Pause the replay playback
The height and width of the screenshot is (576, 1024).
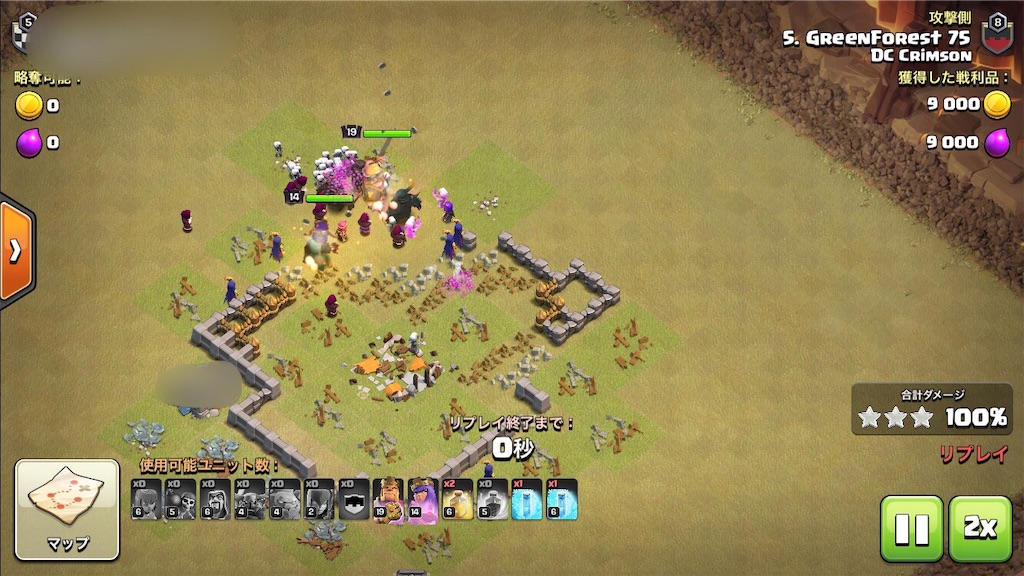(x=911, y=528)
